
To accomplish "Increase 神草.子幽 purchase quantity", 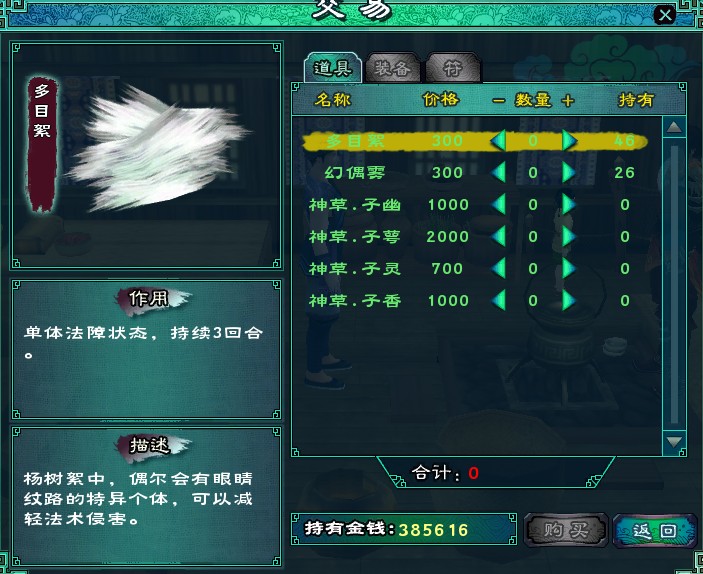I will click(569, 205).
